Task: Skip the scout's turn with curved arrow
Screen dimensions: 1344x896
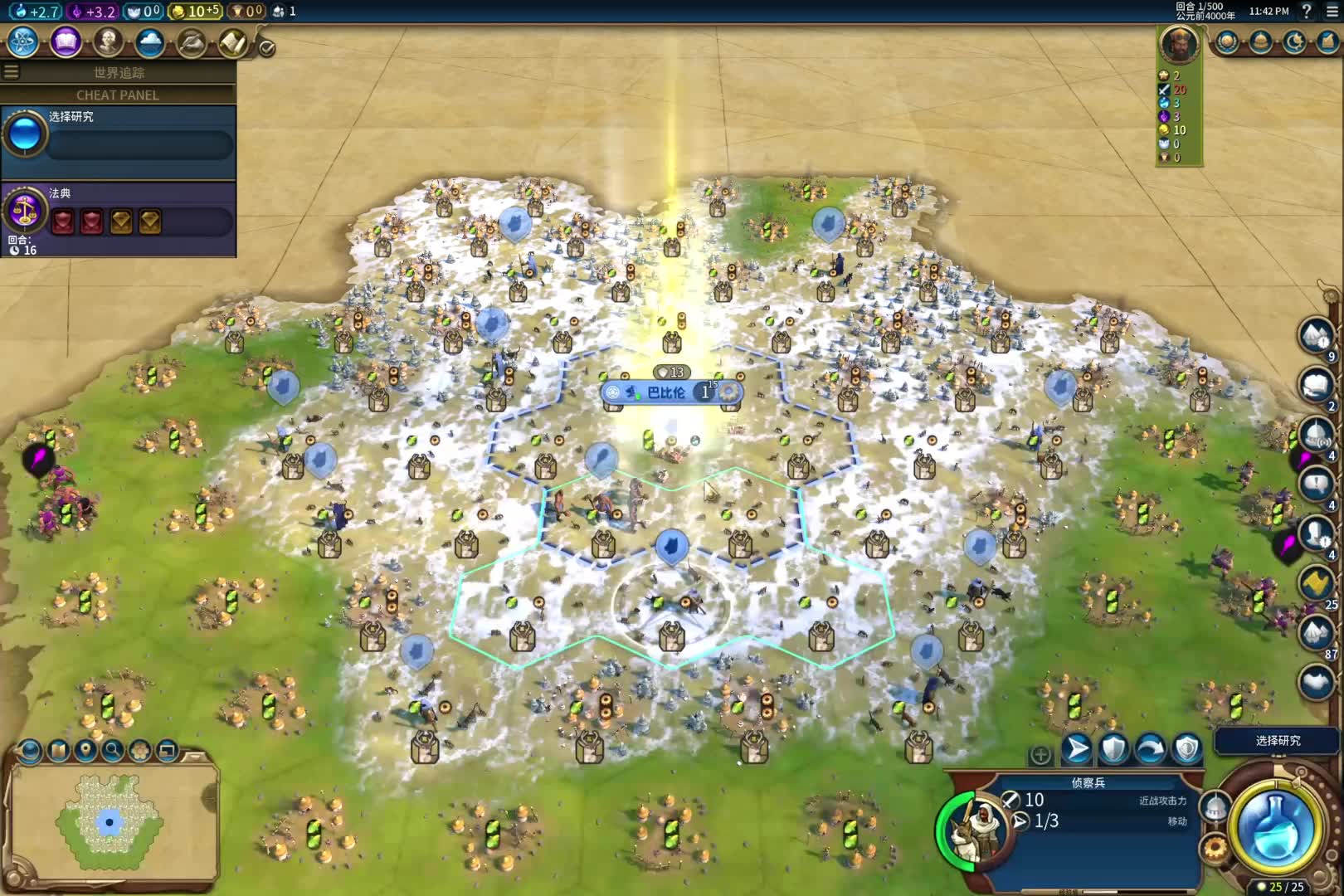Action: pyautogui.click(x=1150, y=749)
